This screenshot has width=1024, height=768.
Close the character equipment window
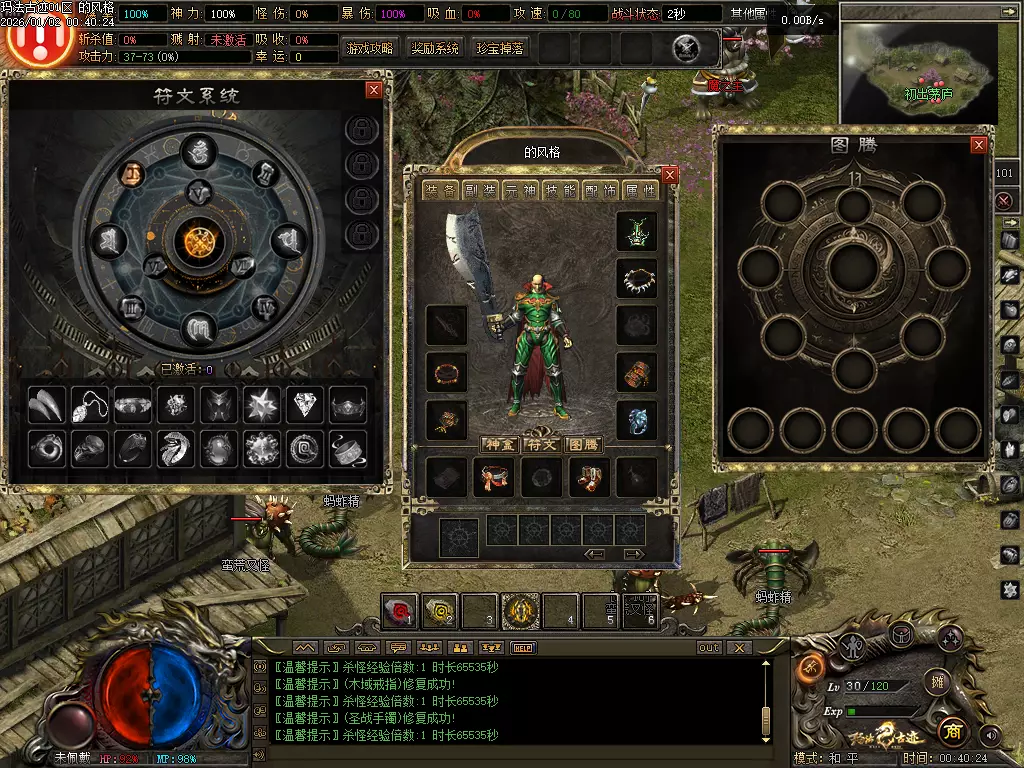[x=670, y=175]
